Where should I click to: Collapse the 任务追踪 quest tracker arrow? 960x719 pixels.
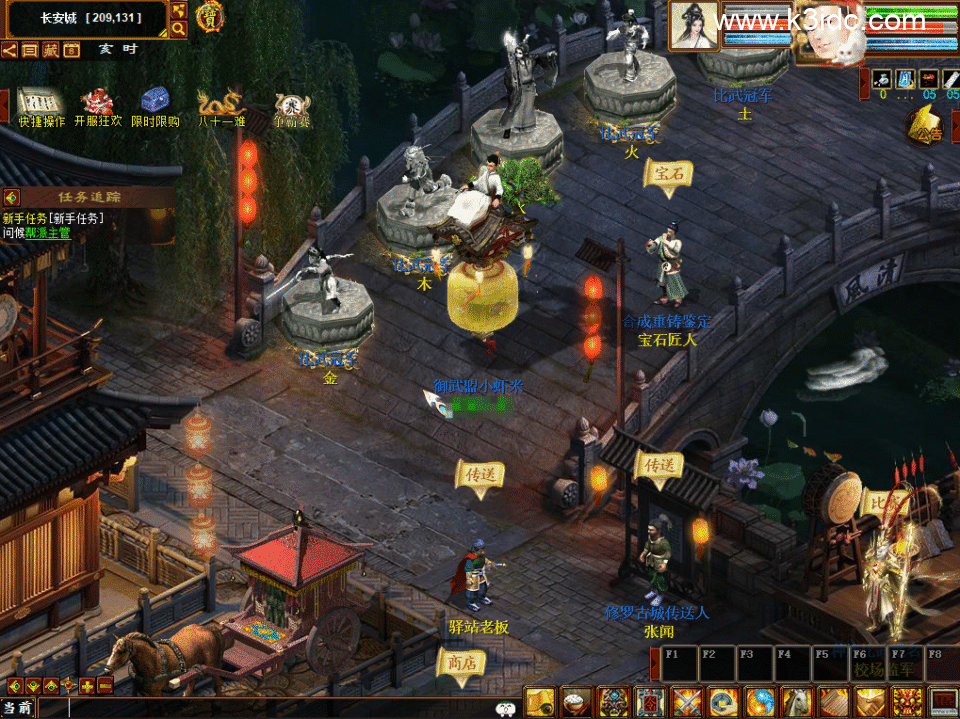(x=11, y=197)
